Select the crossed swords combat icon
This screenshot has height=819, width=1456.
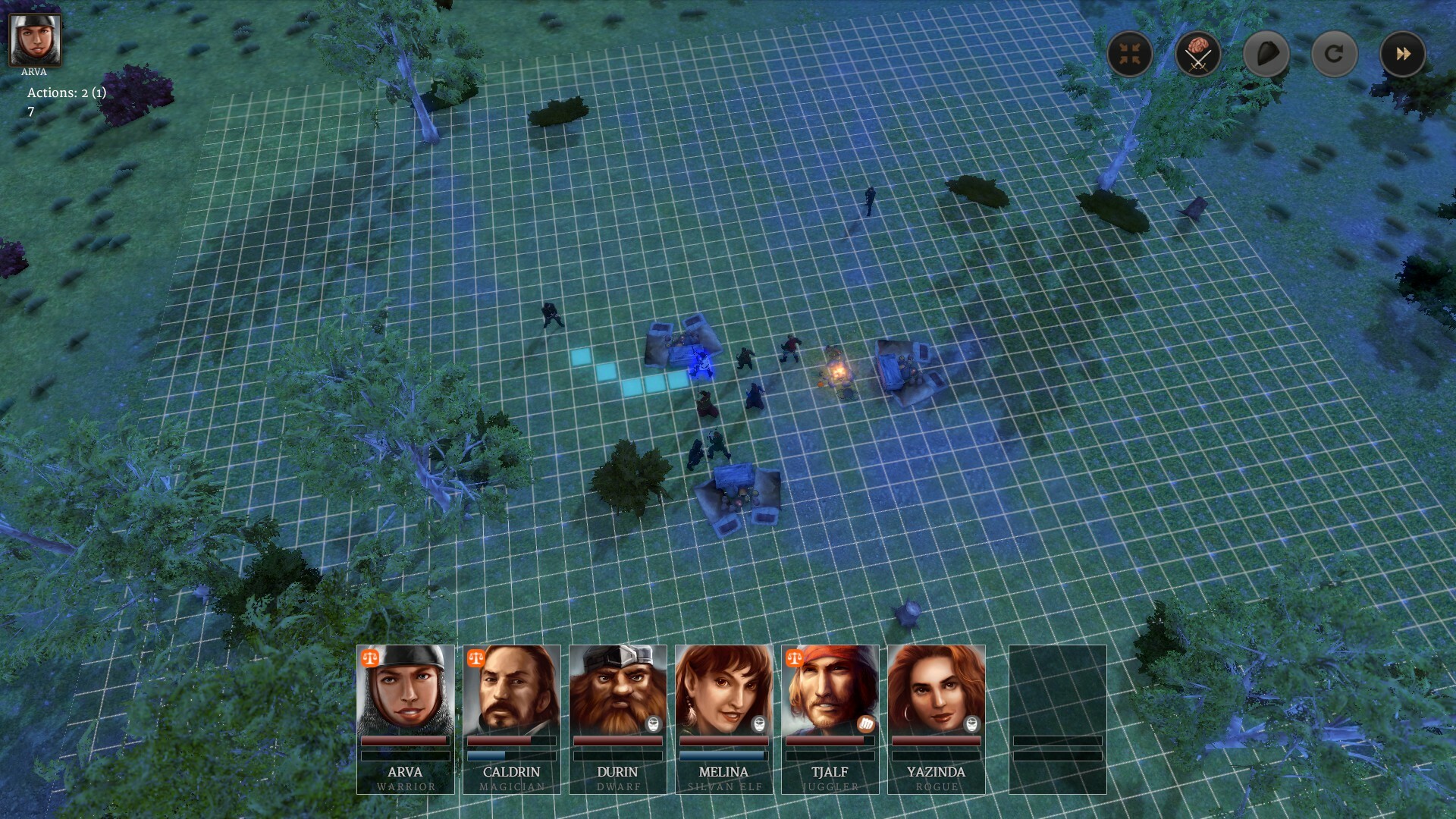click(1197, 55)
